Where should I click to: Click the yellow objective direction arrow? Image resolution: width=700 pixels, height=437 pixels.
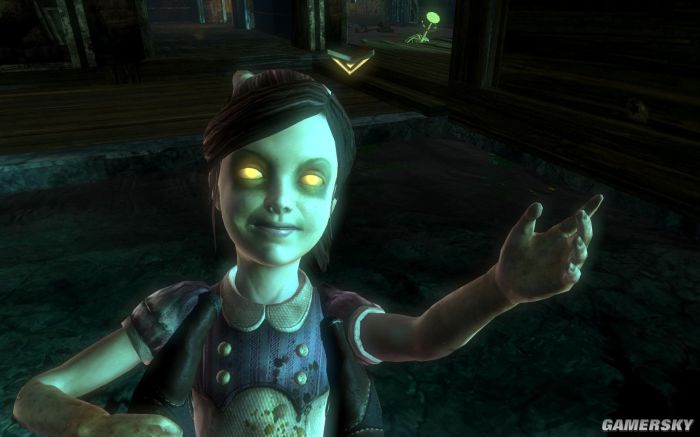pos(349,65)
